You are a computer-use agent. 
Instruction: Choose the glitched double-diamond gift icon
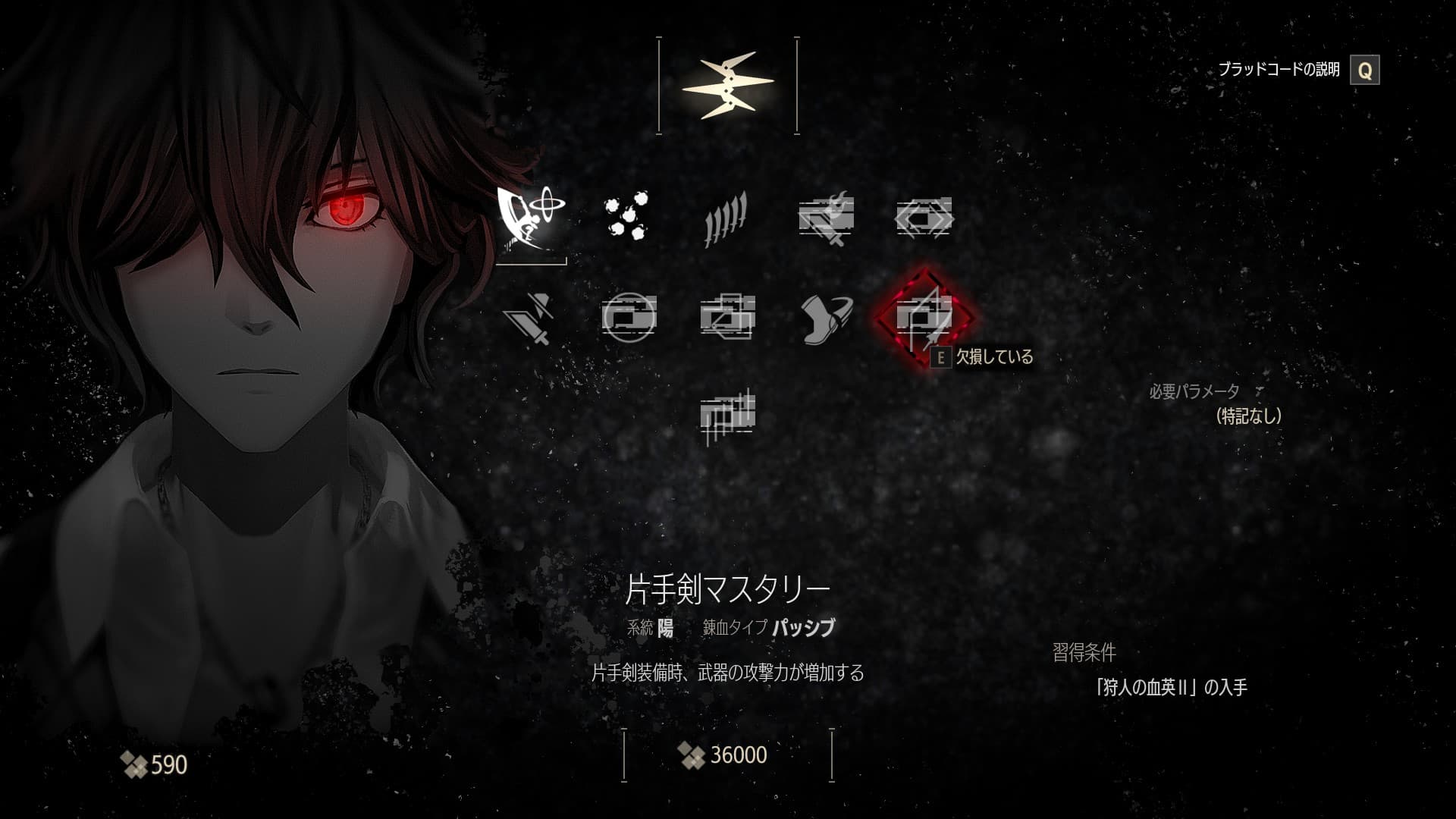tap(924, 217)
